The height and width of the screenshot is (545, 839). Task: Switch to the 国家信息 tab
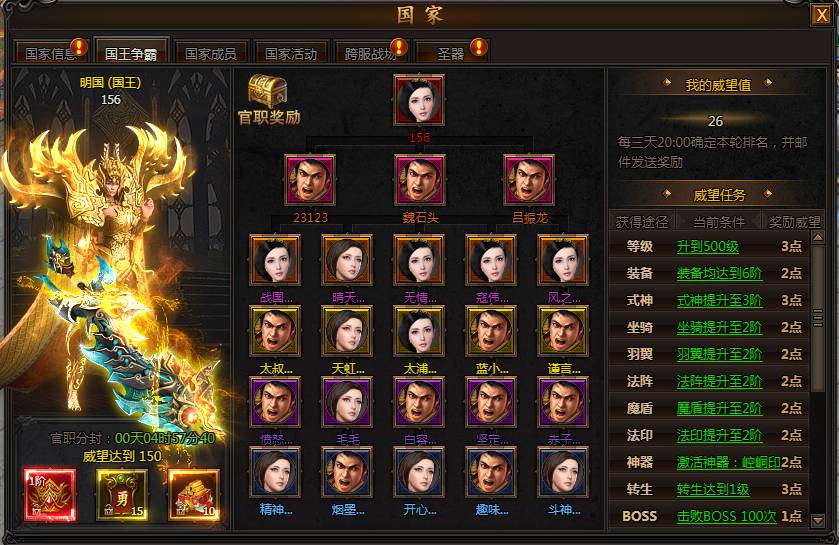pyautogui.click(x=50, y=53)
